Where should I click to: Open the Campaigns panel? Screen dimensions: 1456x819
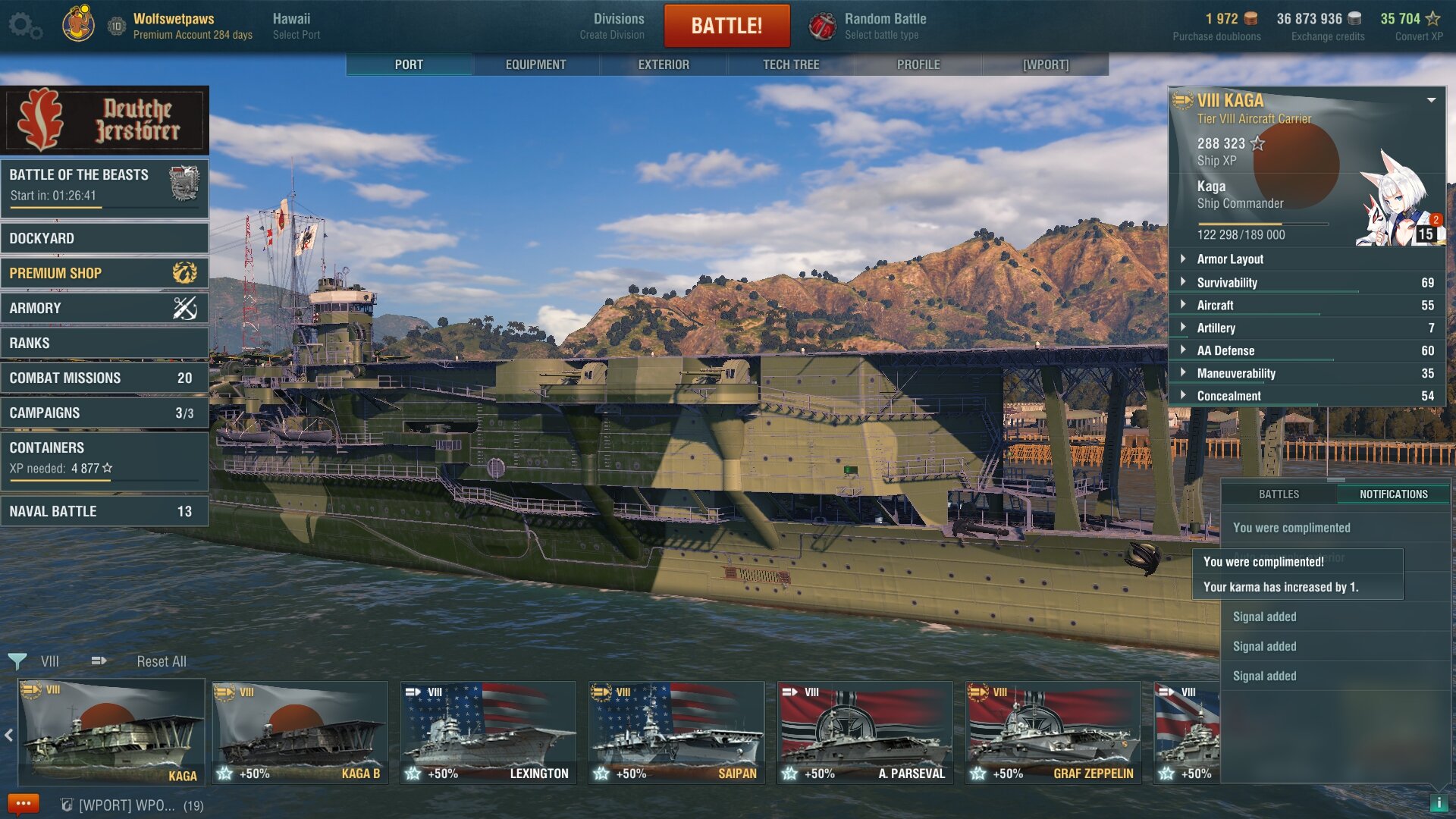105,413
